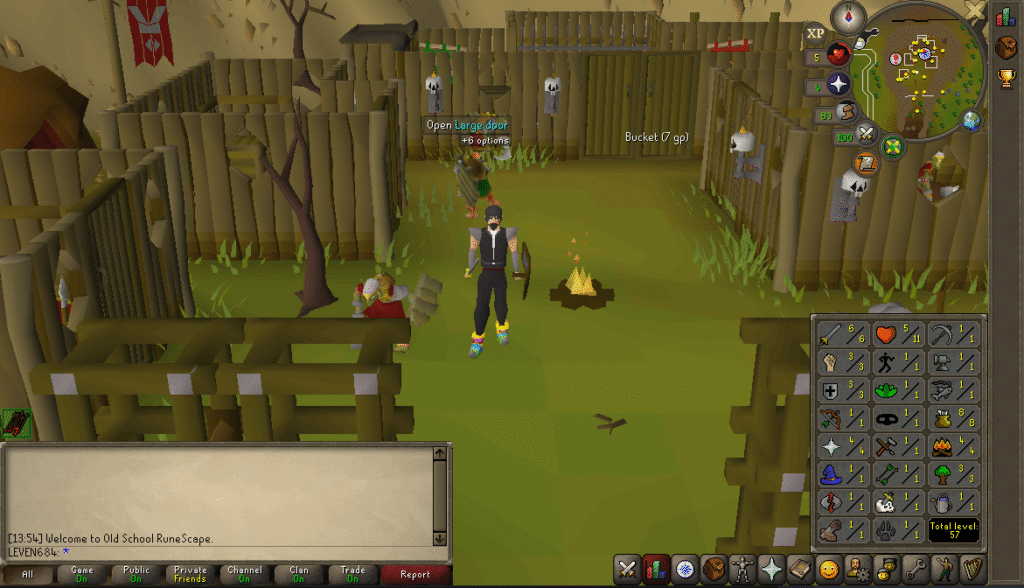The width and height of the screenshot is (1024, 588).
Task: Switch chat to the Game filter tab
Action: coord(82,575)
